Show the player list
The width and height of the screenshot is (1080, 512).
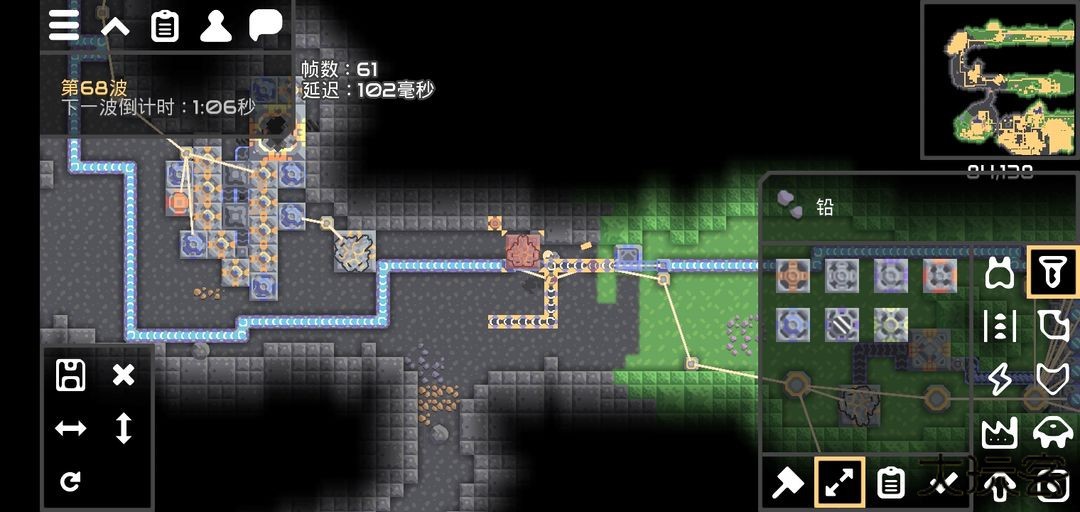click(x=215, y=26)
